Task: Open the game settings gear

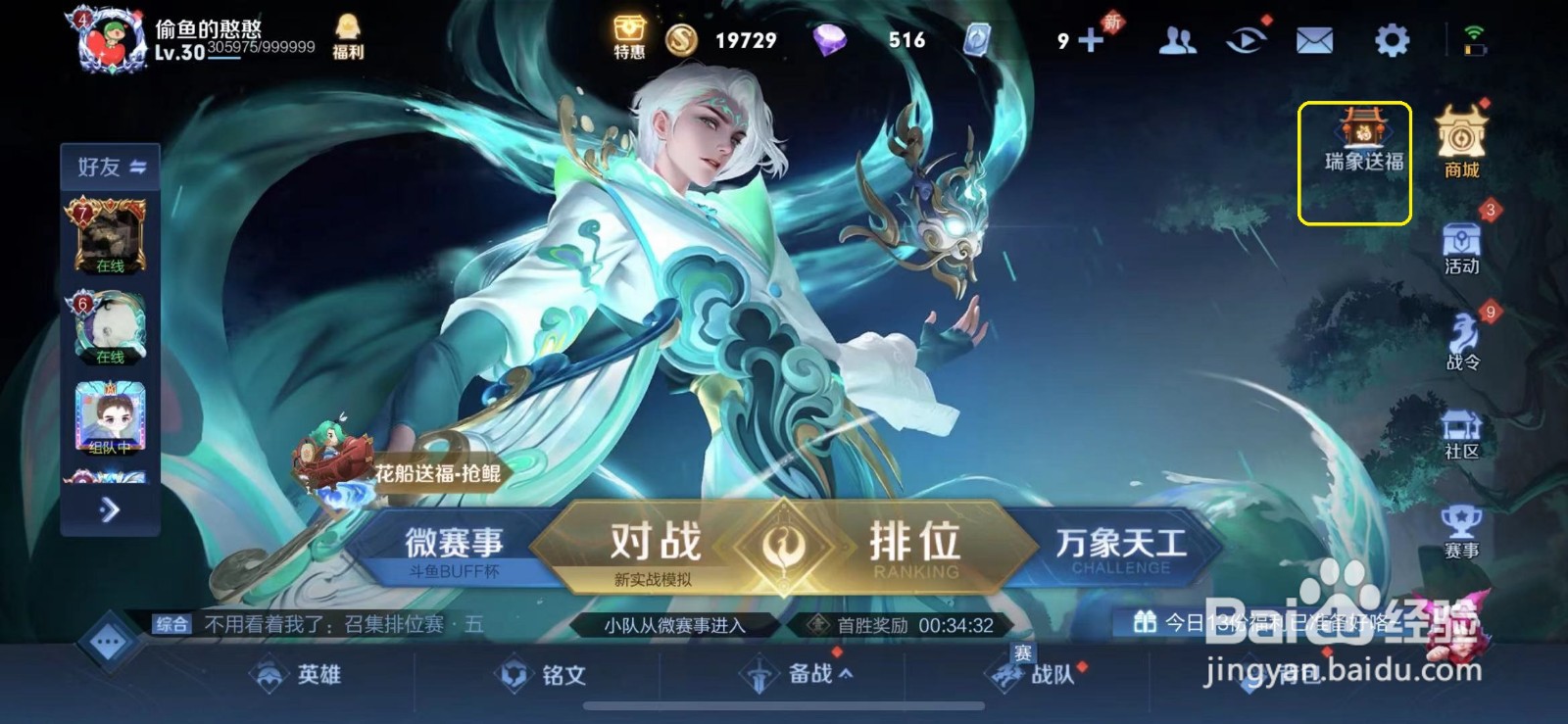Action: 1390,39
